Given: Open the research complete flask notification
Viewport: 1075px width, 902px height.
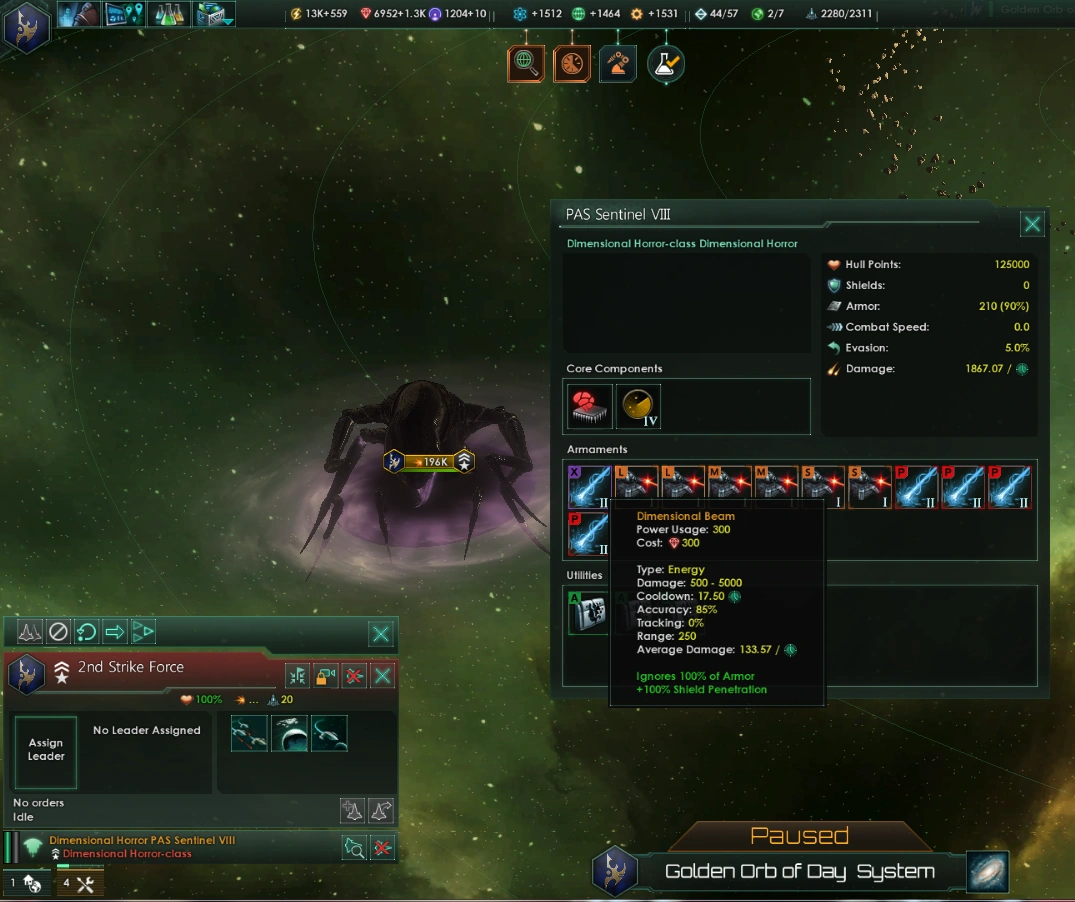Looking at the screenshot, I should coord(665,64).
